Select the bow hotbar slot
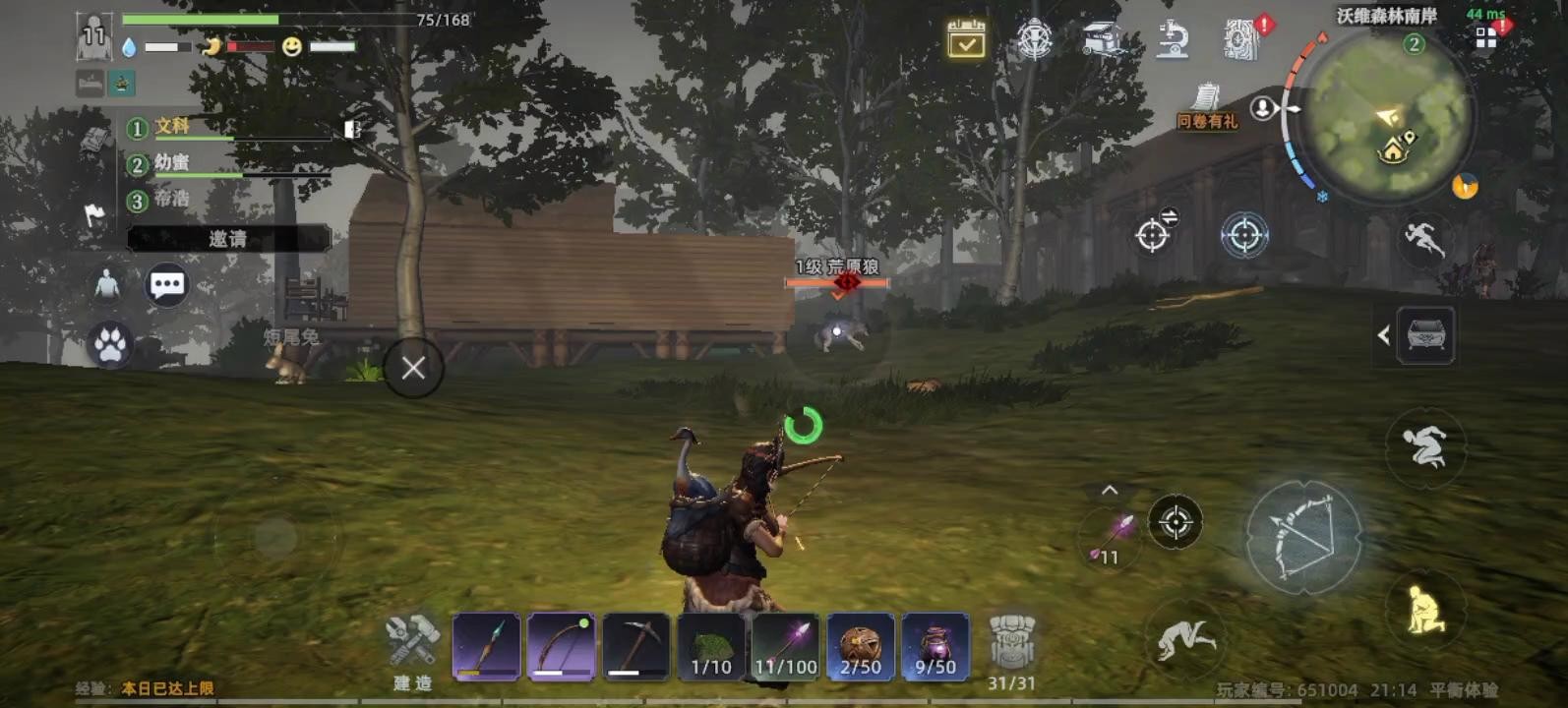The image size is (1568, 708). coord(561,646)
